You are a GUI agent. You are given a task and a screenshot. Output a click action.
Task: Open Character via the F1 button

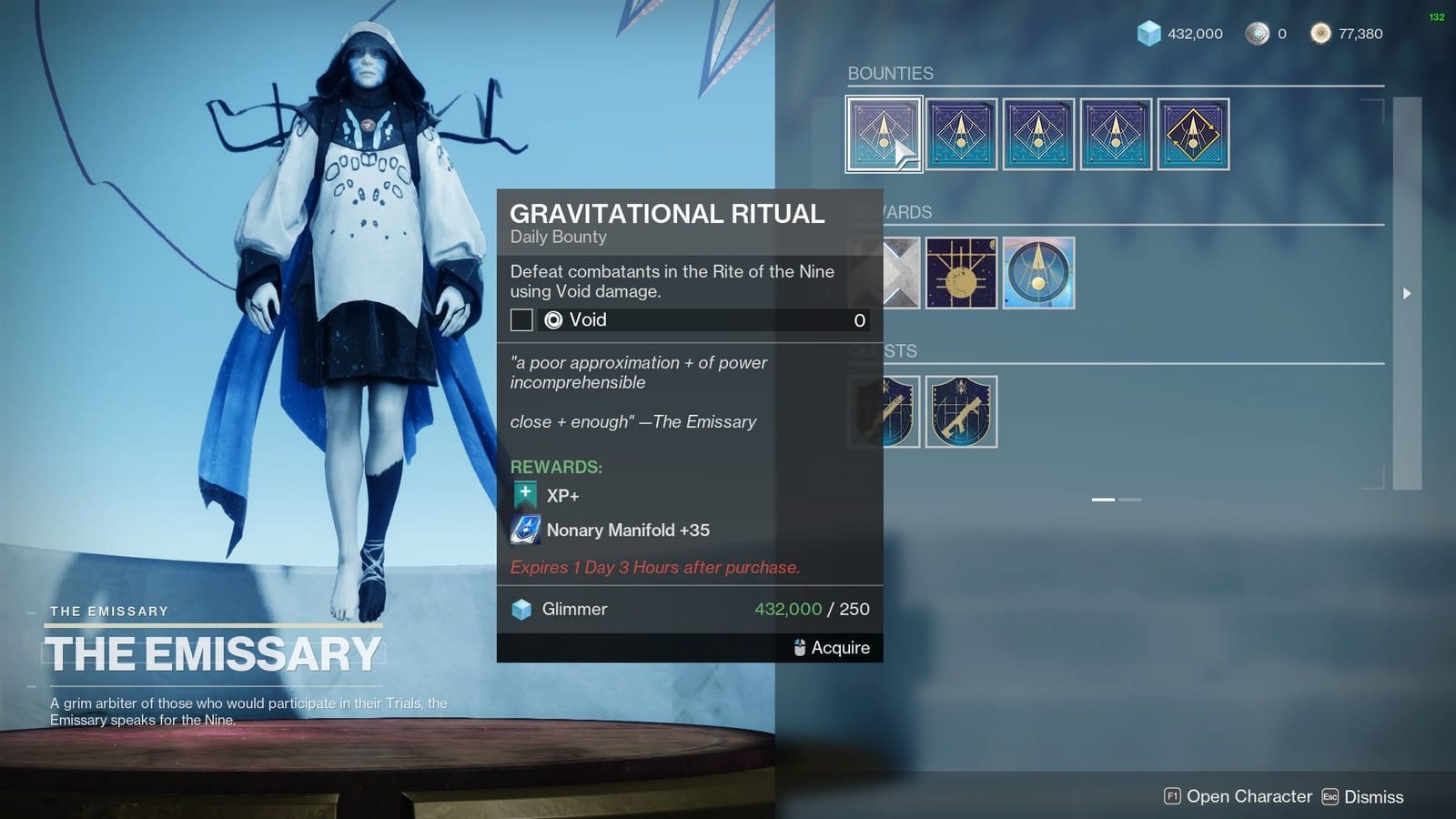[x=1174, y=796]
